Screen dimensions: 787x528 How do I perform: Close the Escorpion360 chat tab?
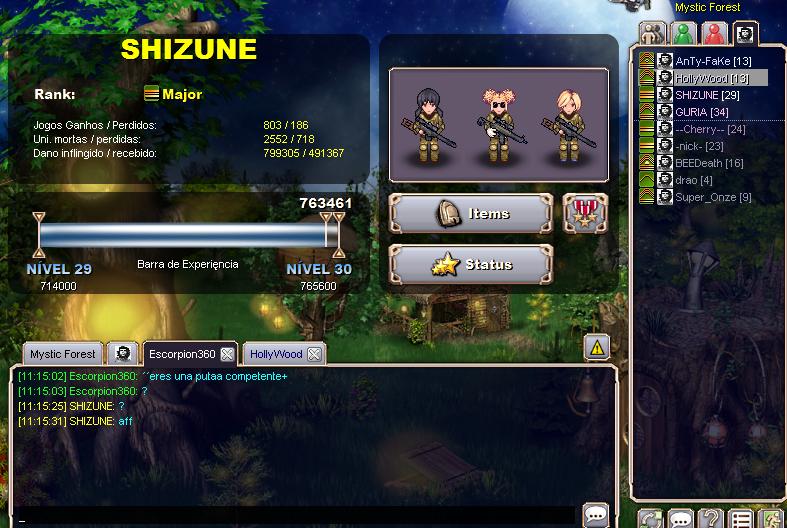227,354
